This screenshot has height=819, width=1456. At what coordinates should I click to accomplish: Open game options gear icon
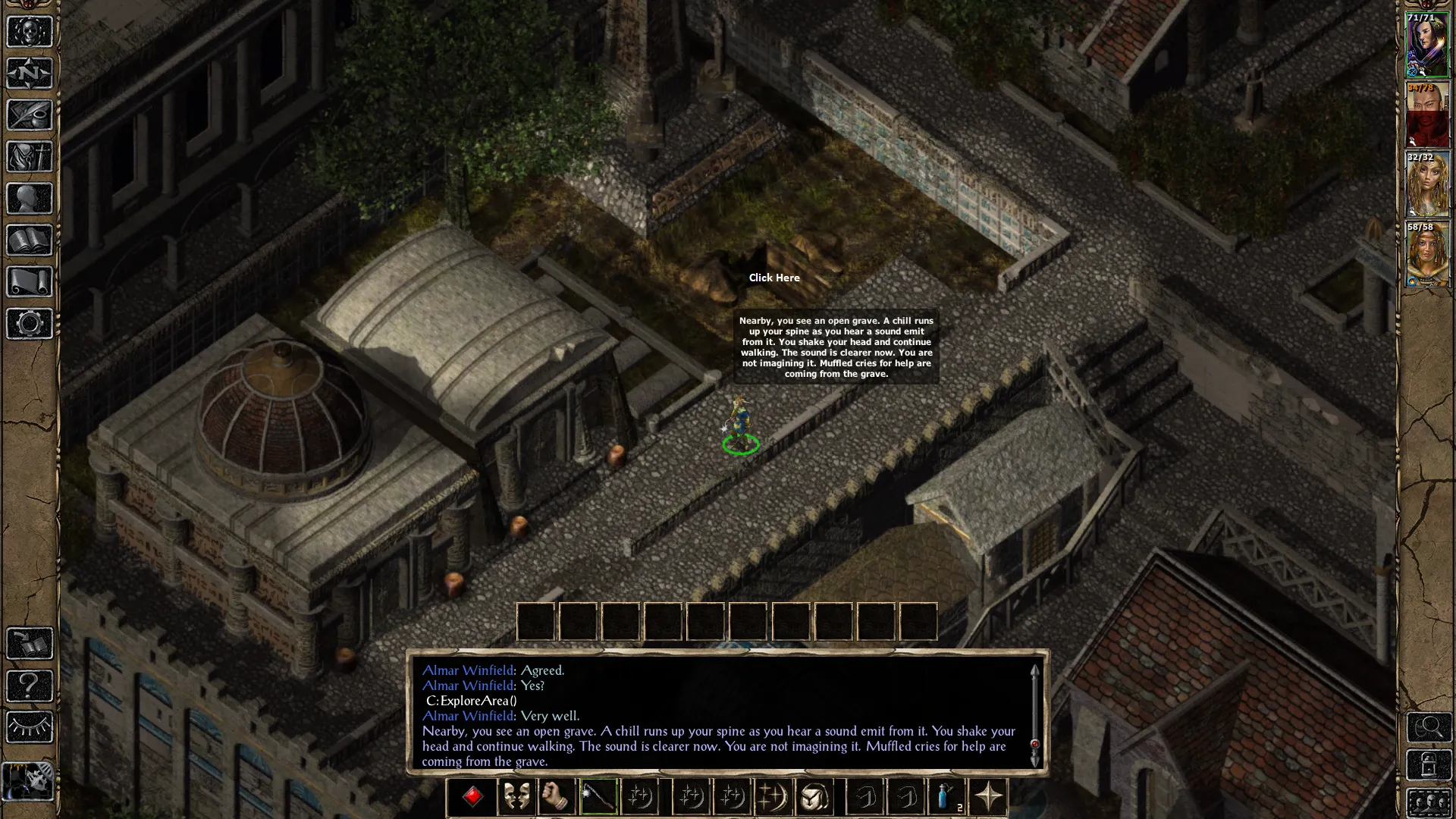point(30,324)
